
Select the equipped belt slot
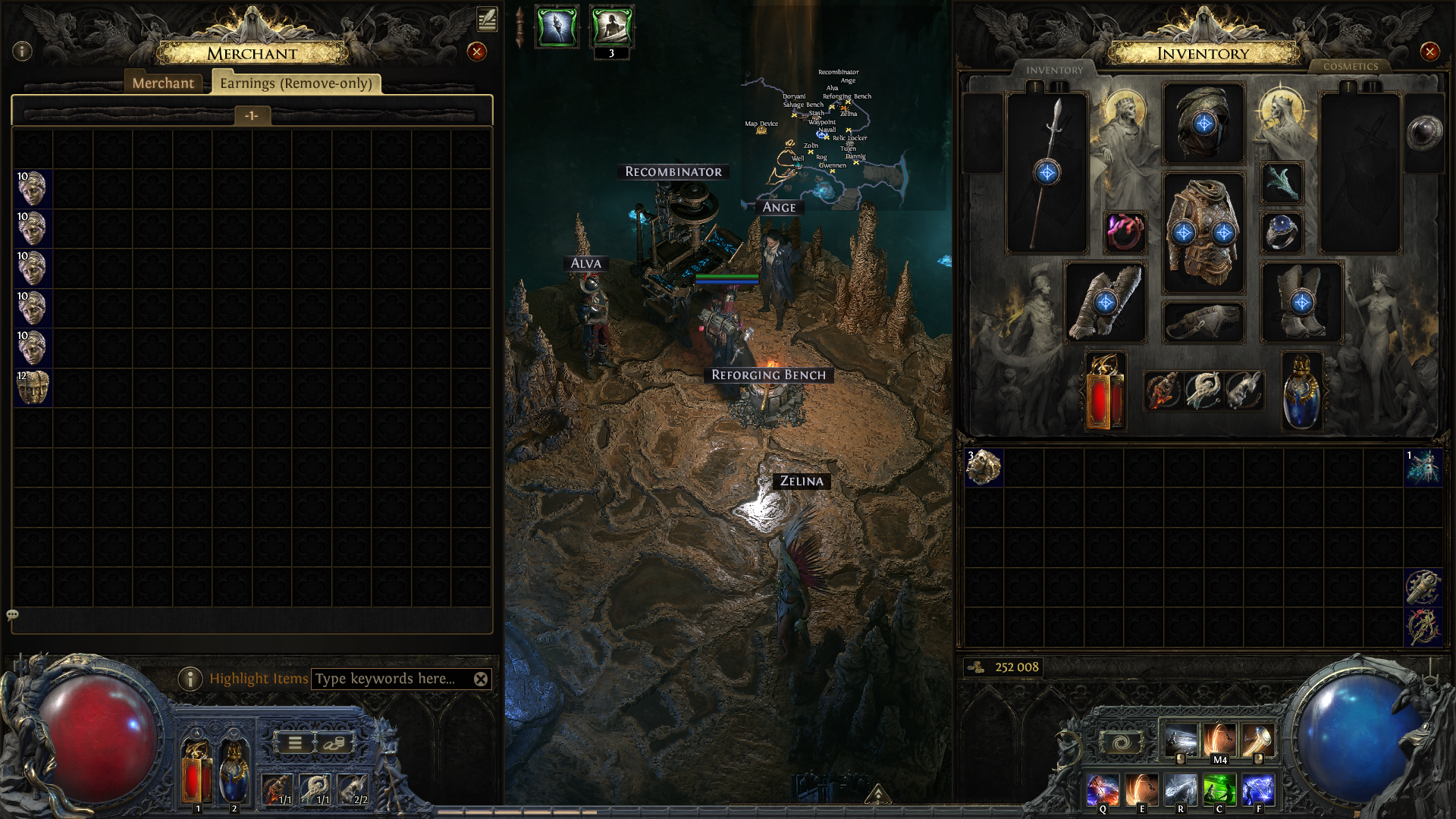[x=1203, y=322]
